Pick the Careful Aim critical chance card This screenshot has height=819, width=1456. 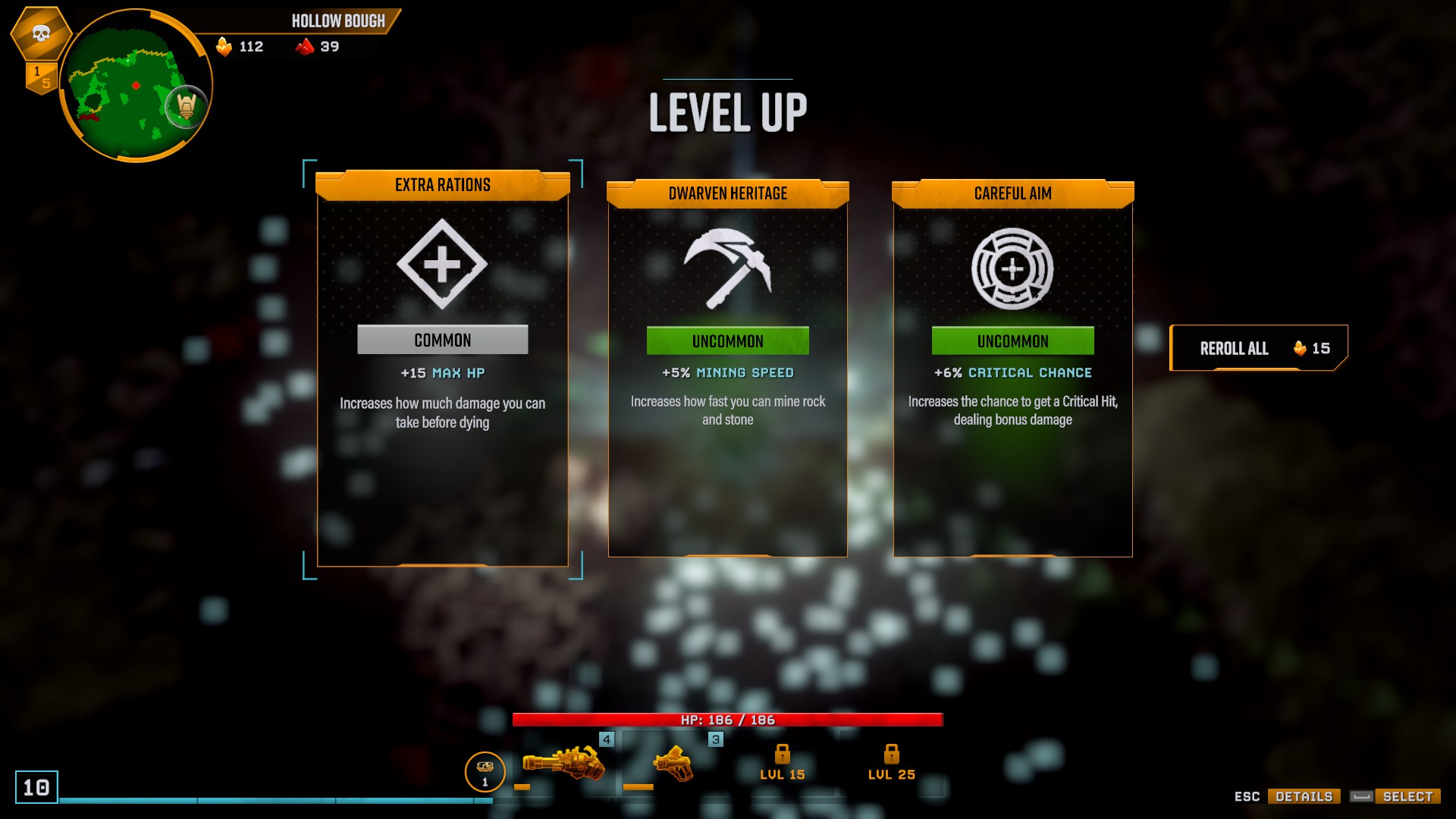[1012, 369]
